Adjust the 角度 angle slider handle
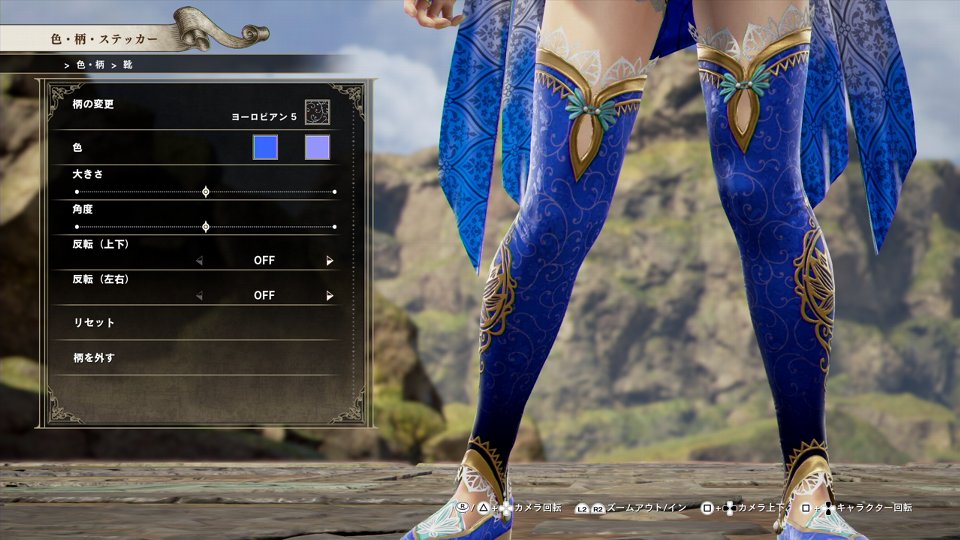 (206, 227)
